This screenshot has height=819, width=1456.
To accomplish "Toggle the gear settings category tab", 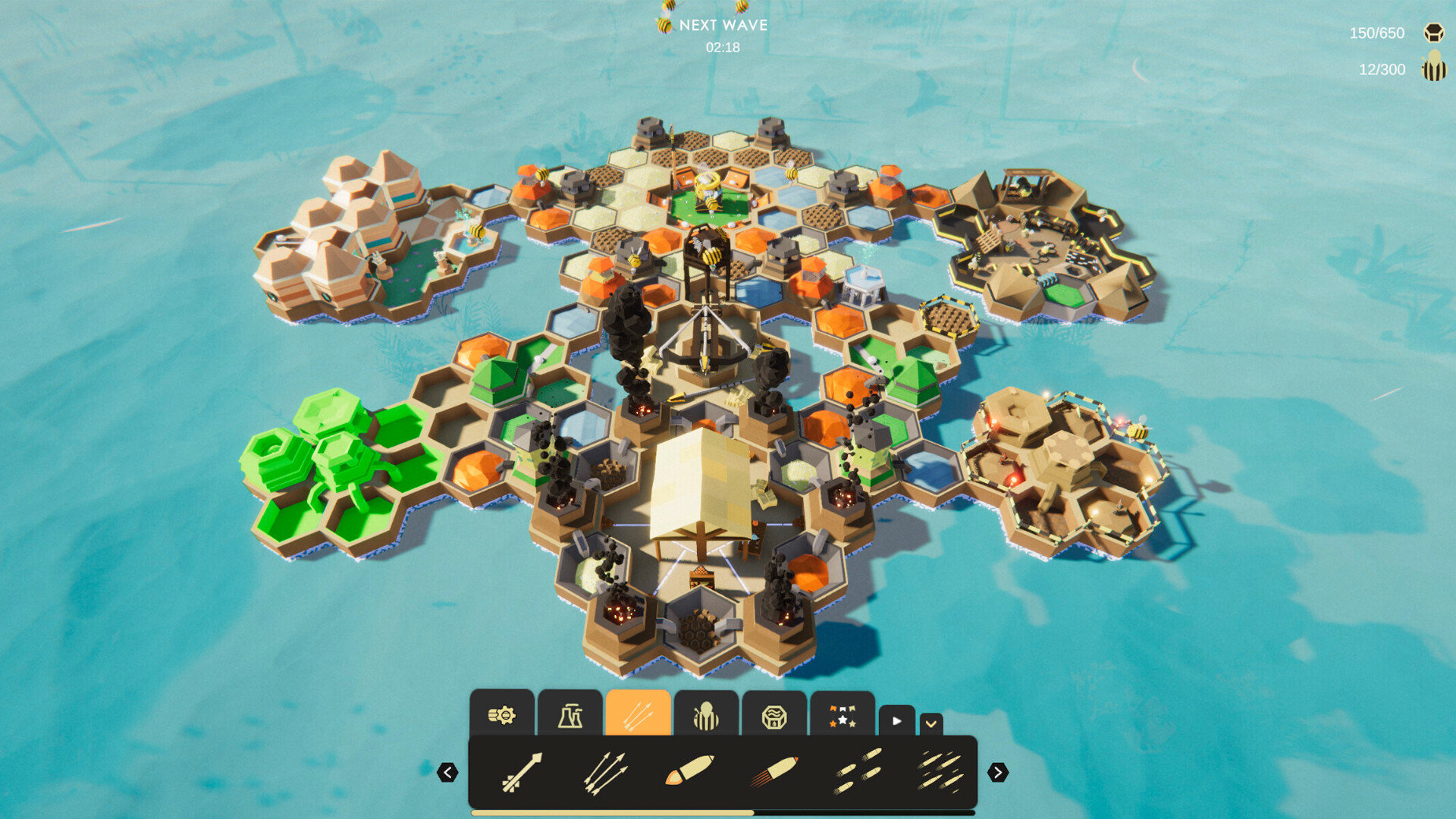I will pyautogui.click(x=502, y=714).
